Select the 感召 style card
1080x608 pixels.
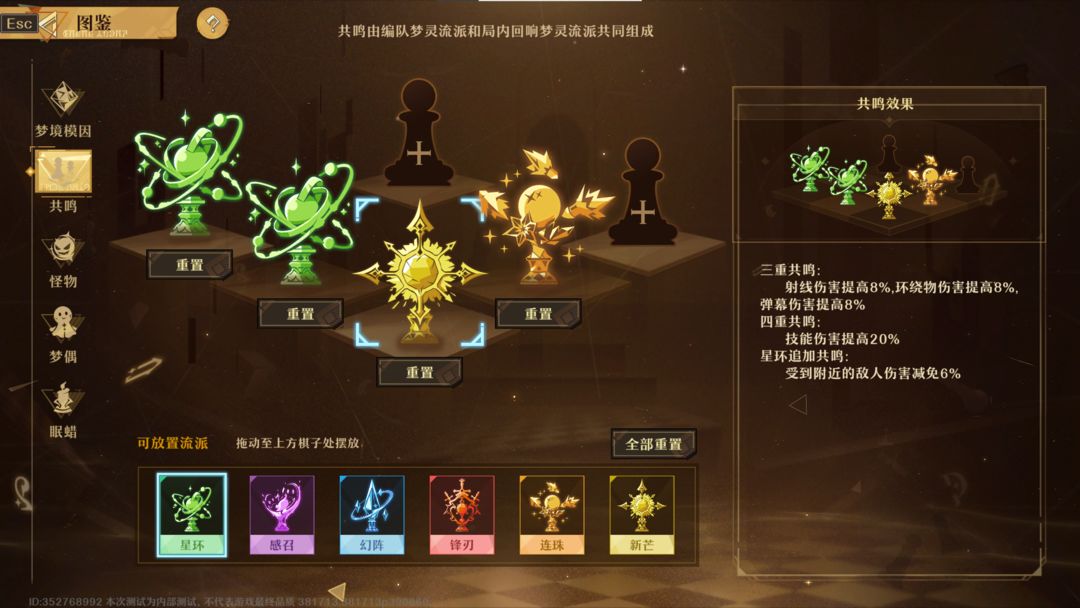point(281,514)
